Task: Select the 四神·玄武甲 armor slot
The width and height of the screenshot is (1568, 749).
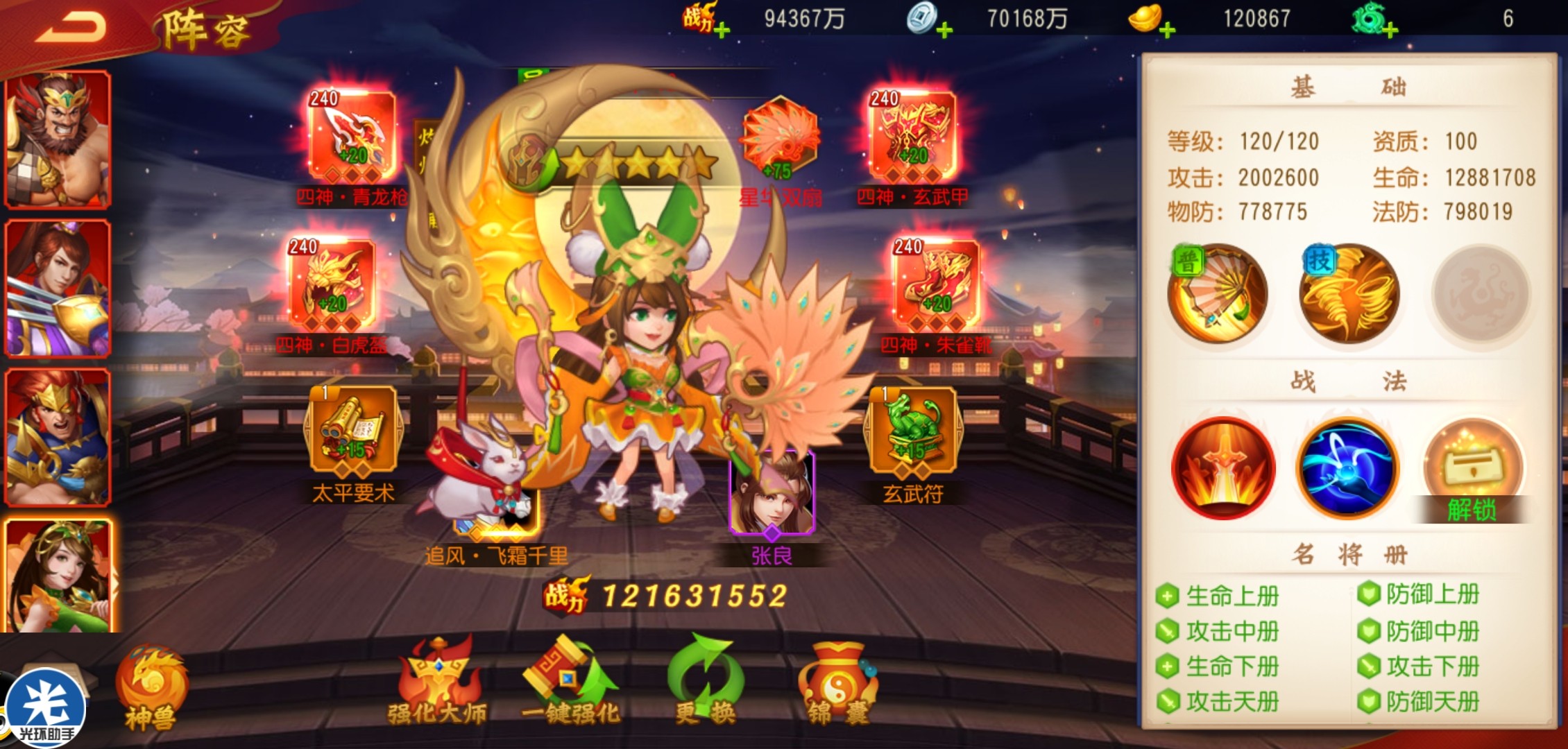Action: tap(912, 137)
